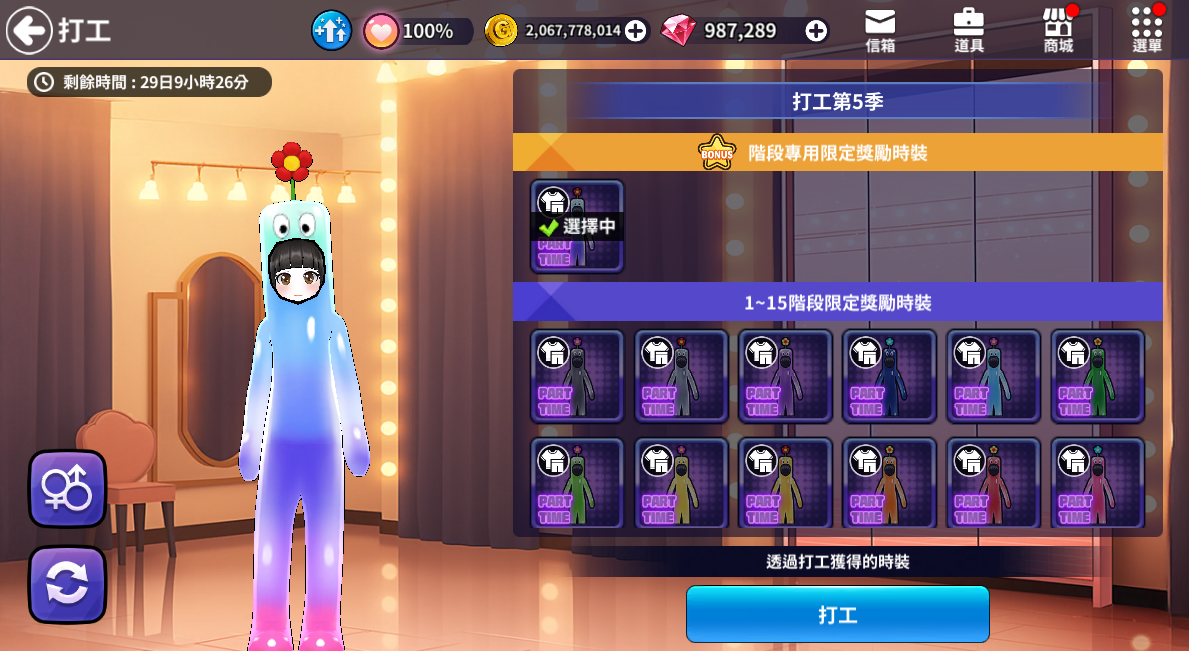Add more gold coins with plus button

[x=635, y=31]
